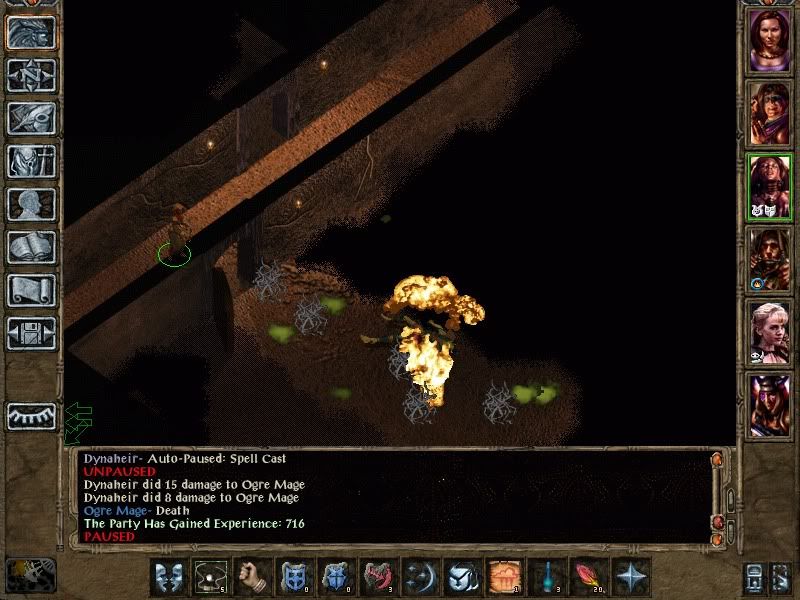
Task: Toggle the rest button with closed eye
Action: [x=31, y=416]
